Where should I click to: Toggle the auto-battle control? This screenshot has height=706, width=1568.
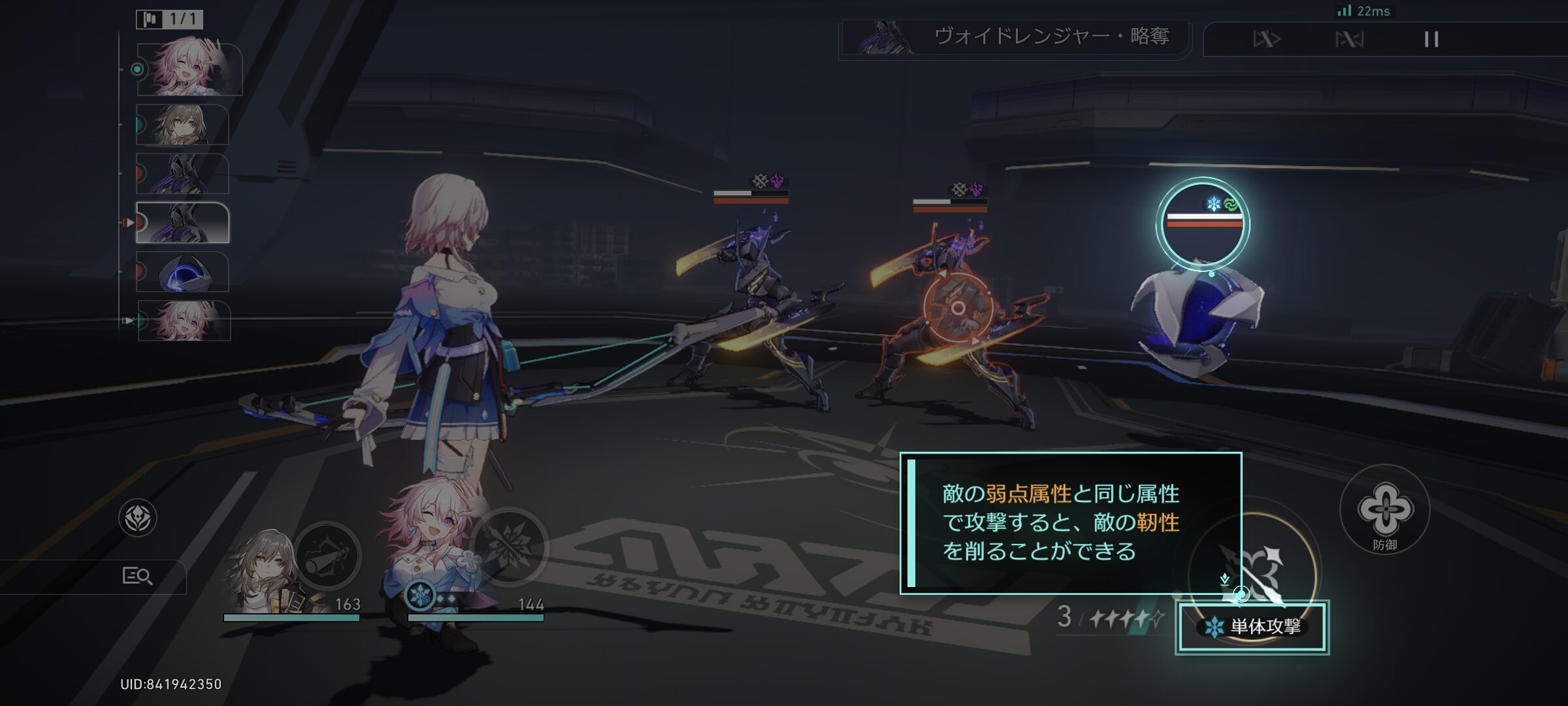(1349, 40)
